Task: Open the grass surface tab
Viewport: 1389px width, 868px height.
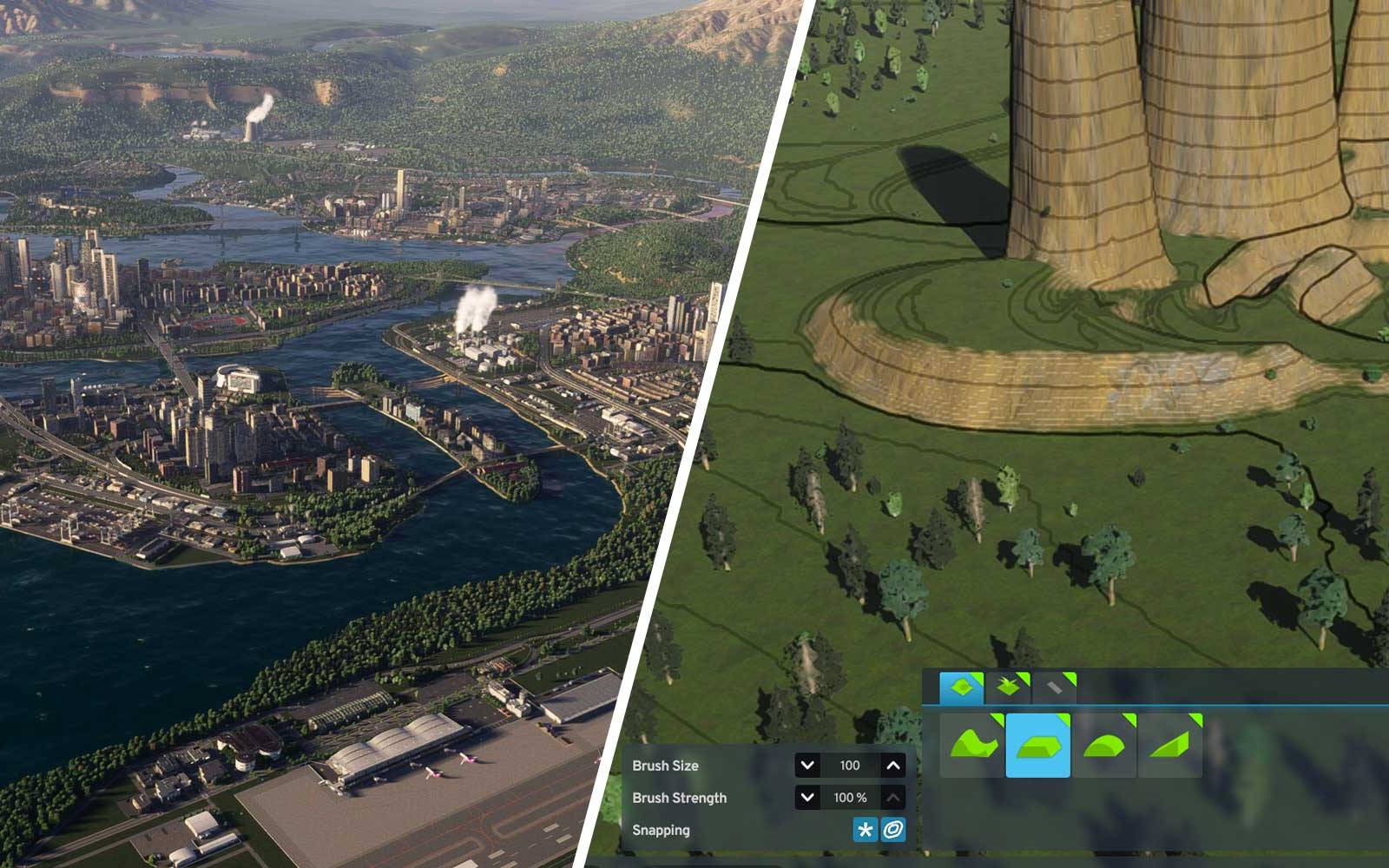Action: [1008, 688]
